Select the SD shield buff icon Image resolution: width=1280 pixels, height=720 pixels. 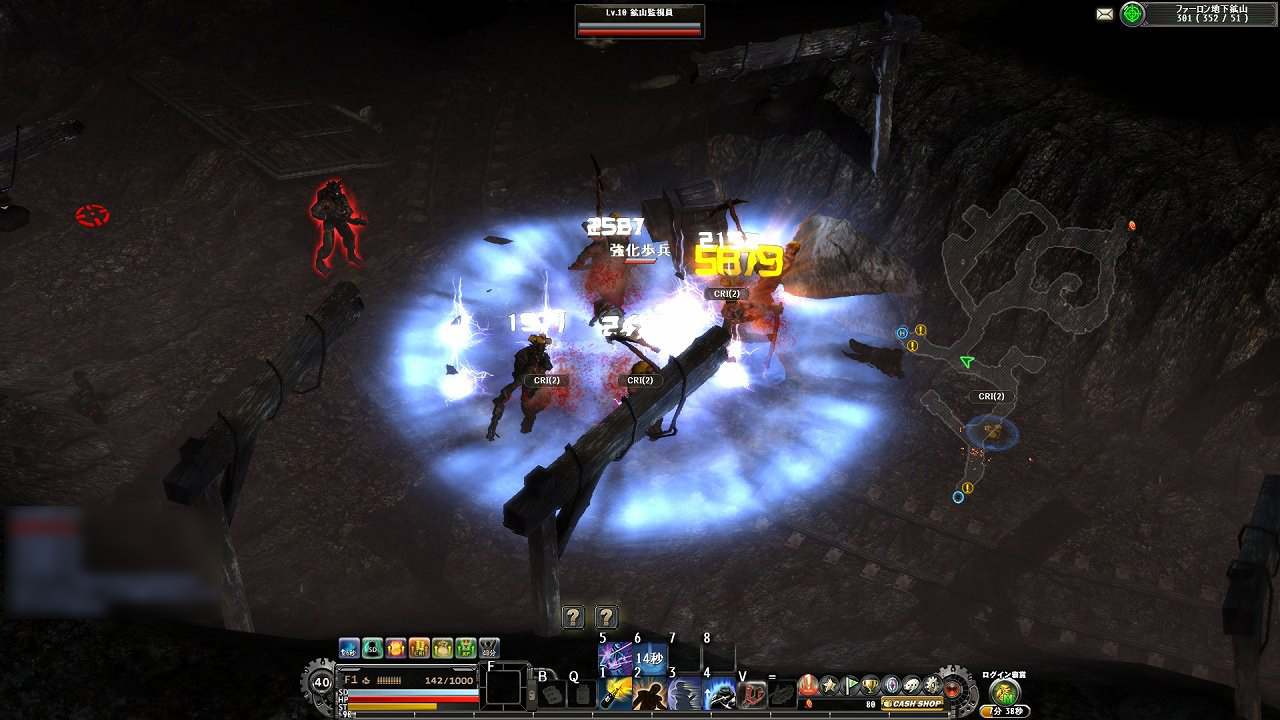(x=372, y=649)
